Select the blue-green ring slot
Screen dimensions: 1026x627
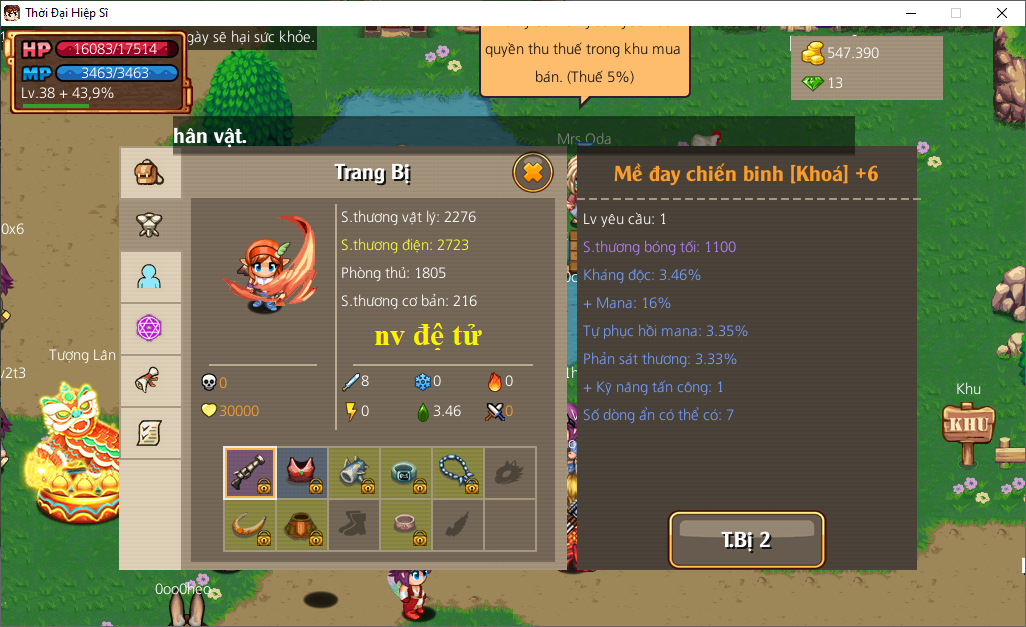(x=406, y=472)
